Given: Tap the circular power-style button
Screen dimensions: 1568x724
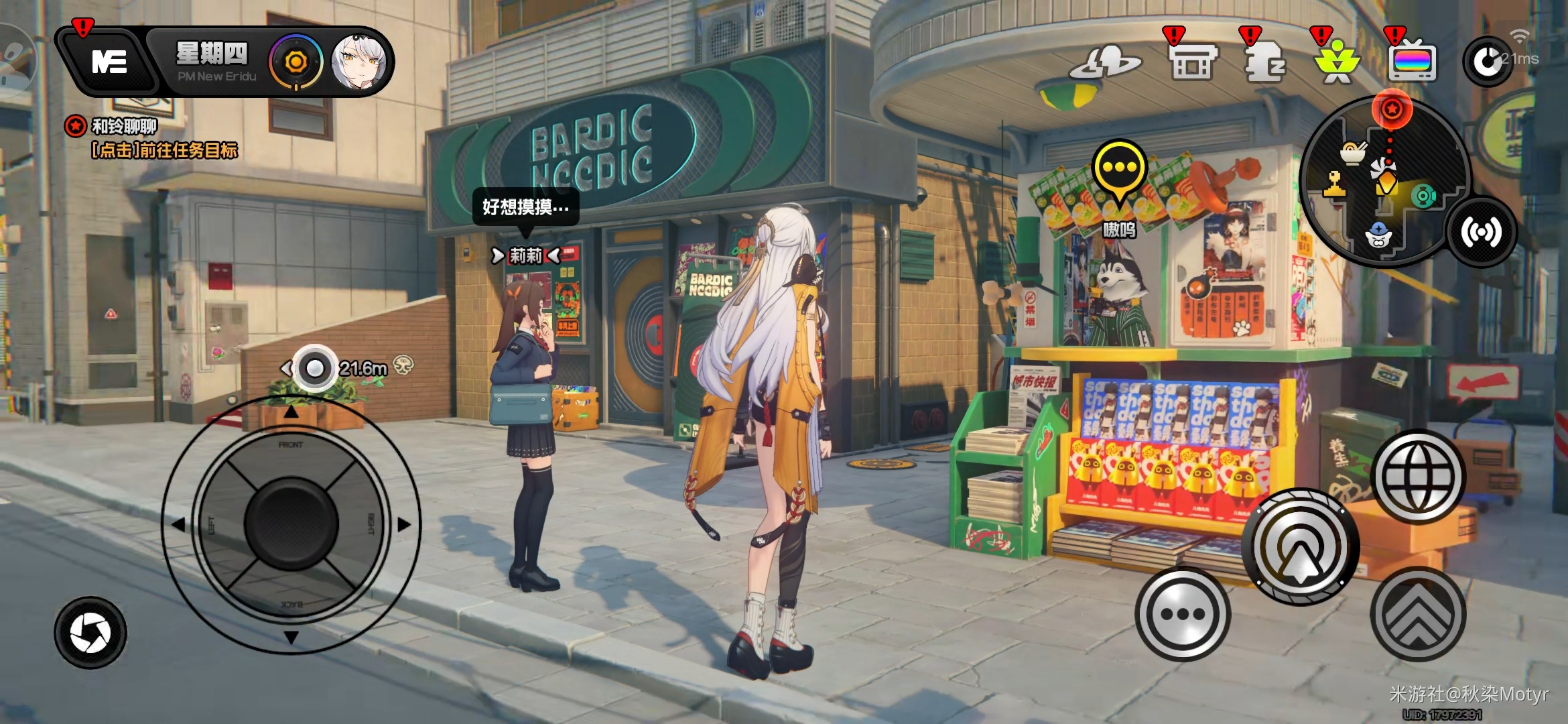Looking at the screenshot, I should (x=1486, y=62).
